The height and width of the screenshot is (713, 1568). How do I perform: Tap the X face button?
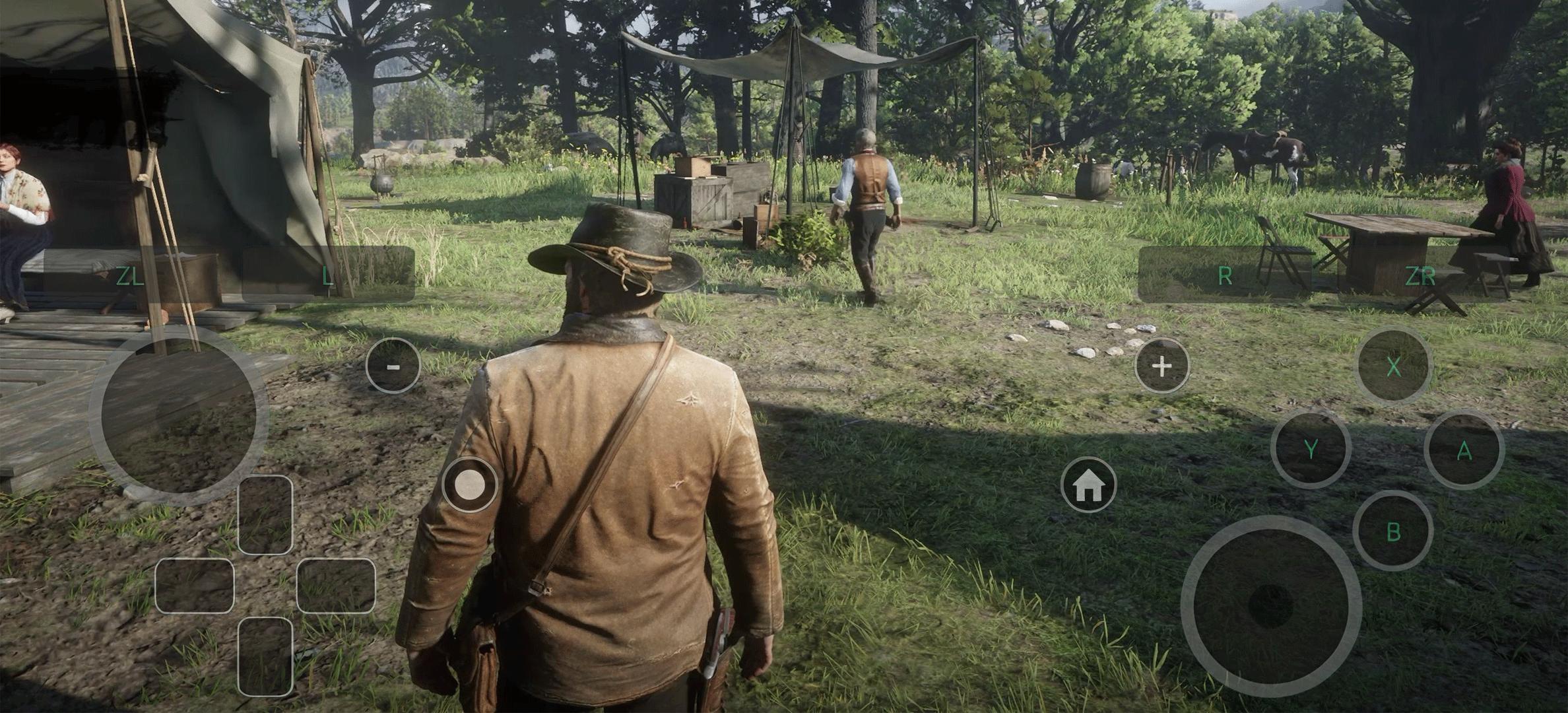pos(1393,366)
